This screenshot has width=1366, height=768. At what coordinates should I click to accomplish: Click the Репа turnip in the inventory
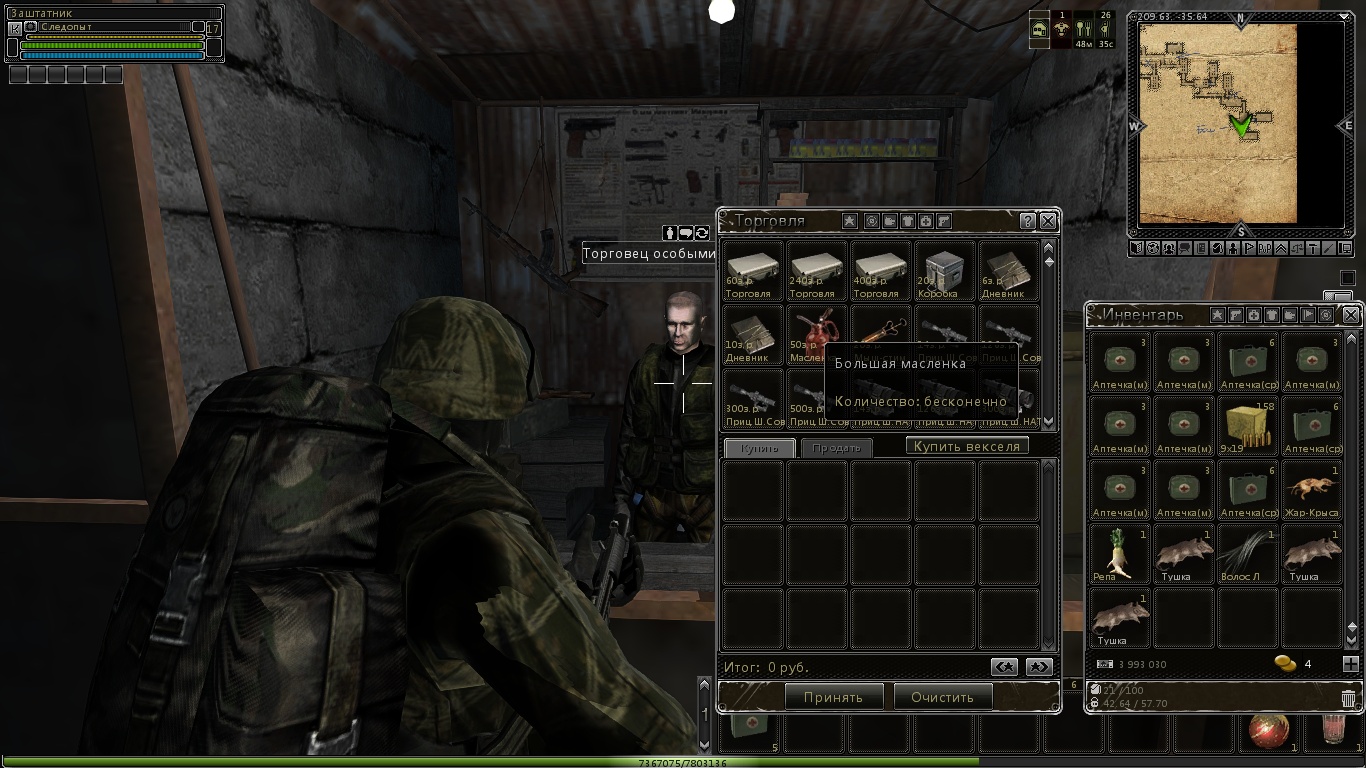pos(1119,553)
